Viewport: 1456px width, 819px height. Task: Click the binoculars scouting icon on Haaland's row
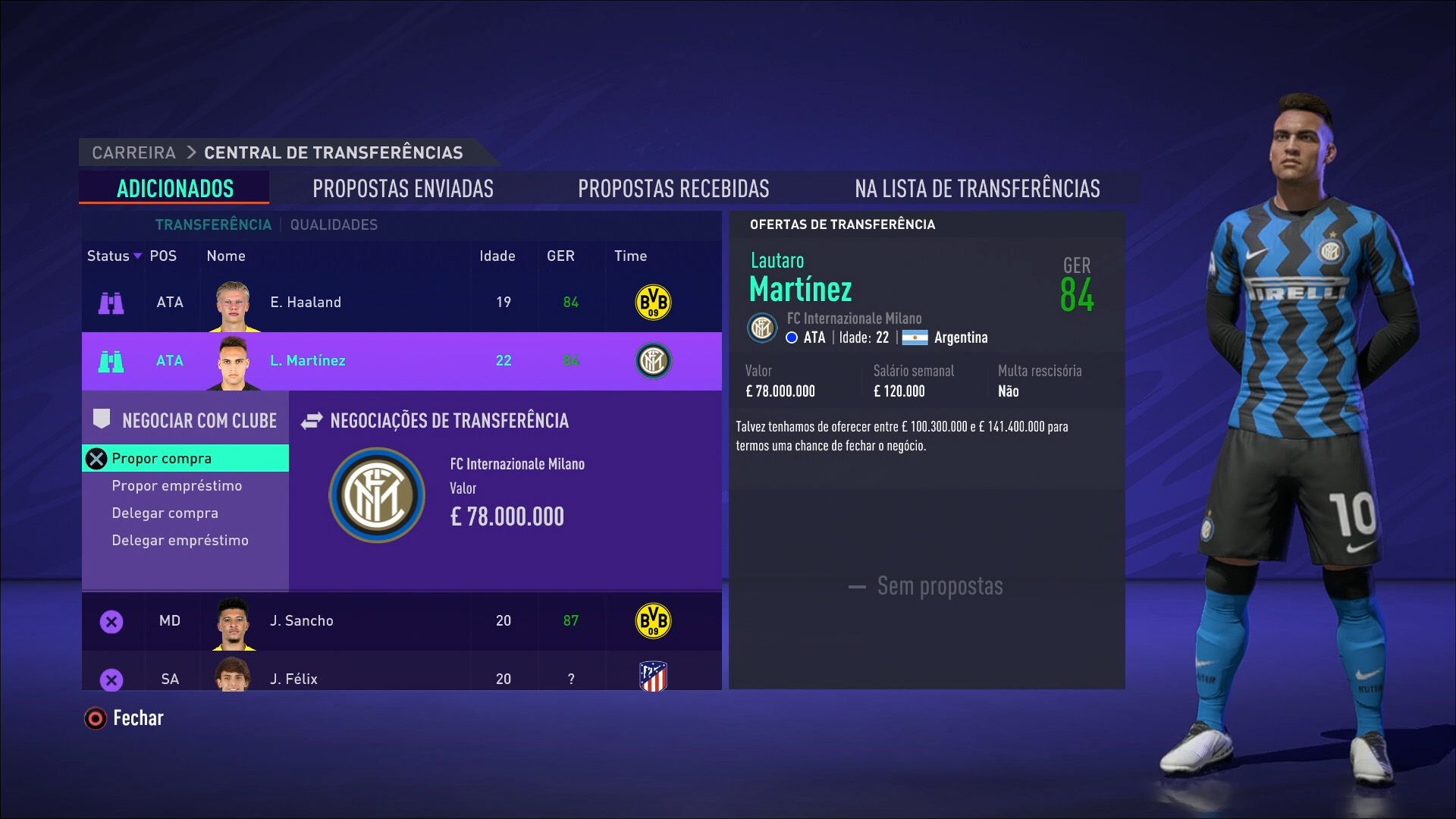(x=112, y=302)
